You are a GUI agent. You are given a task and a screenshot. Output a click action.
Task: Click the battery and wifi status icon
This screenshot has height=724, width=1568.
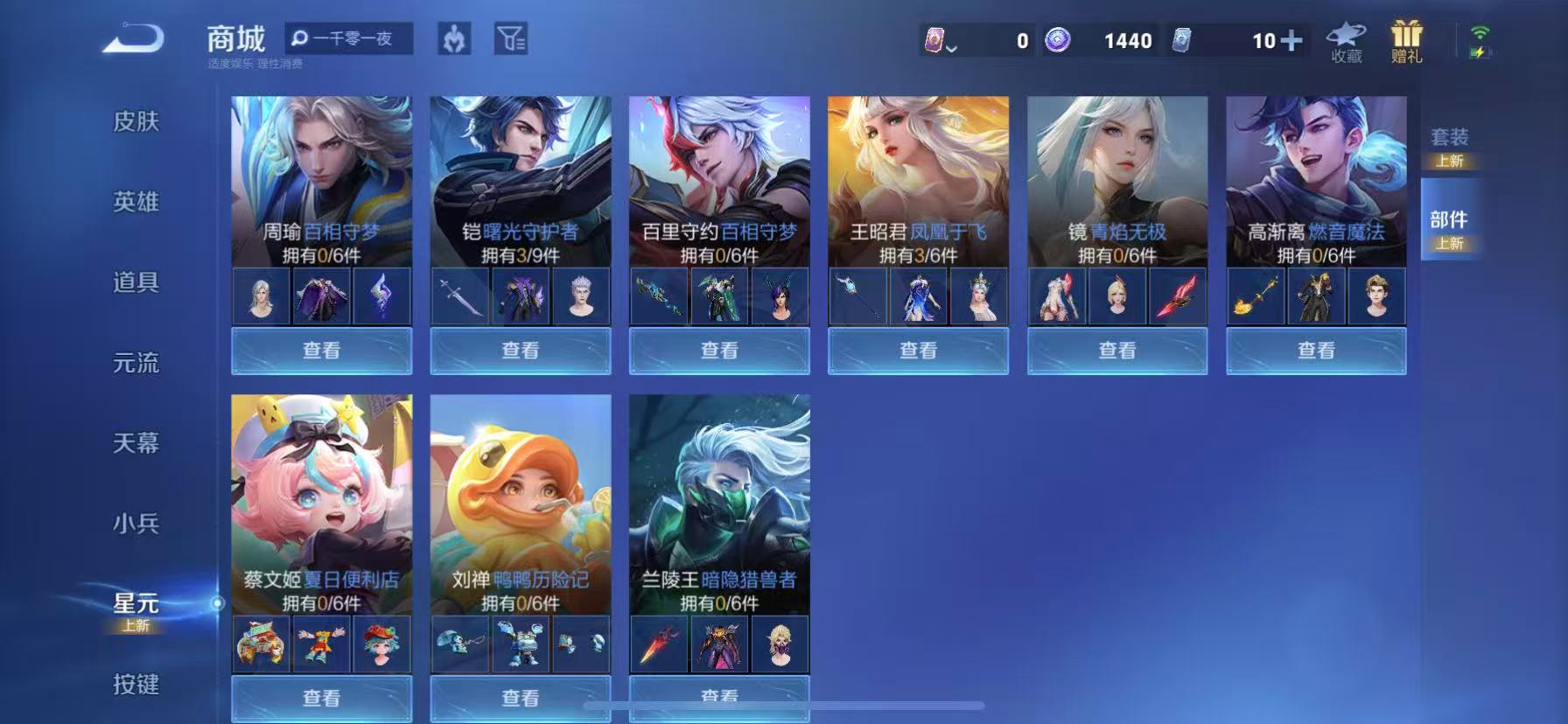1478,39
